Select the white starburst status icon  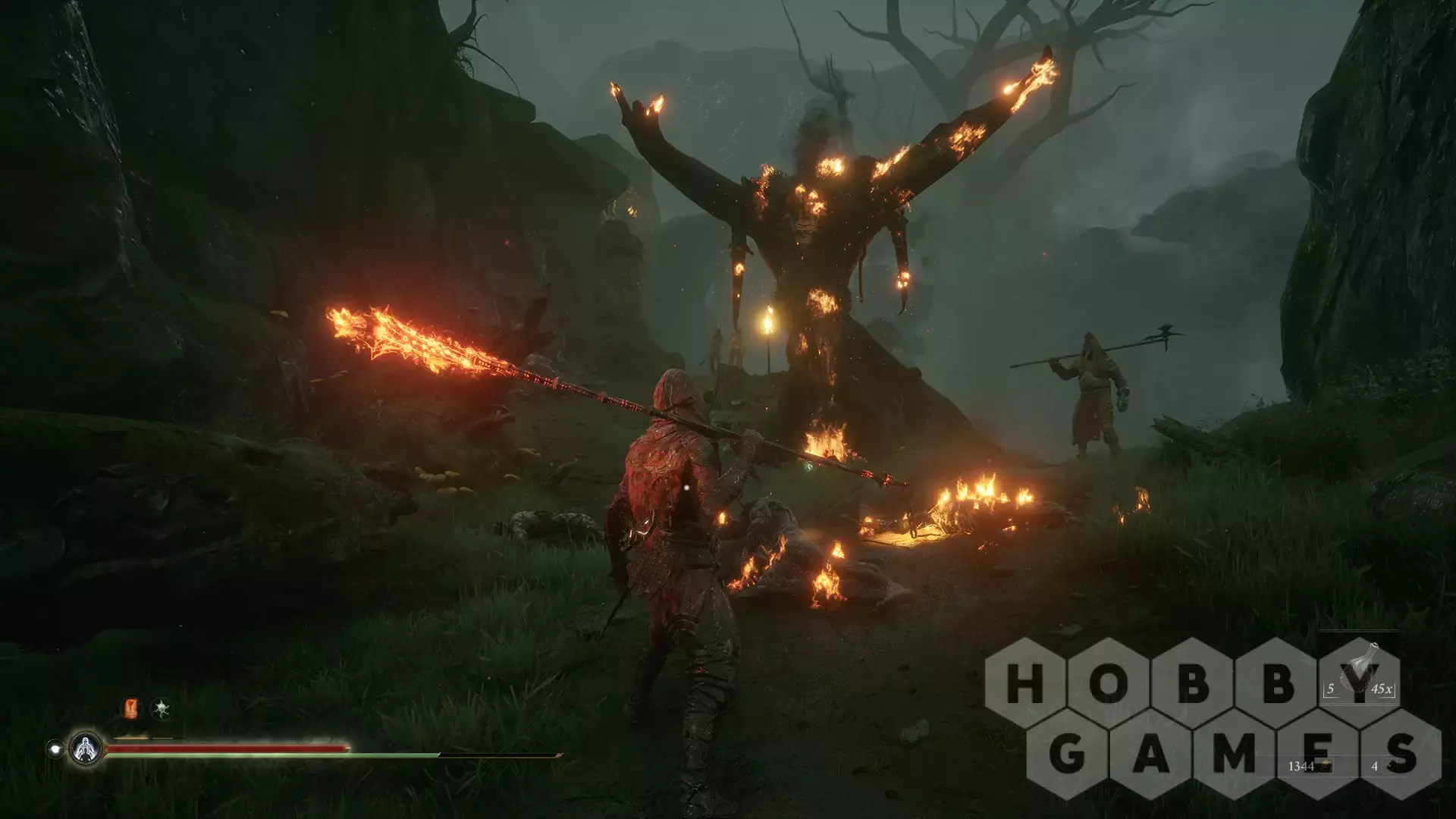160,709
